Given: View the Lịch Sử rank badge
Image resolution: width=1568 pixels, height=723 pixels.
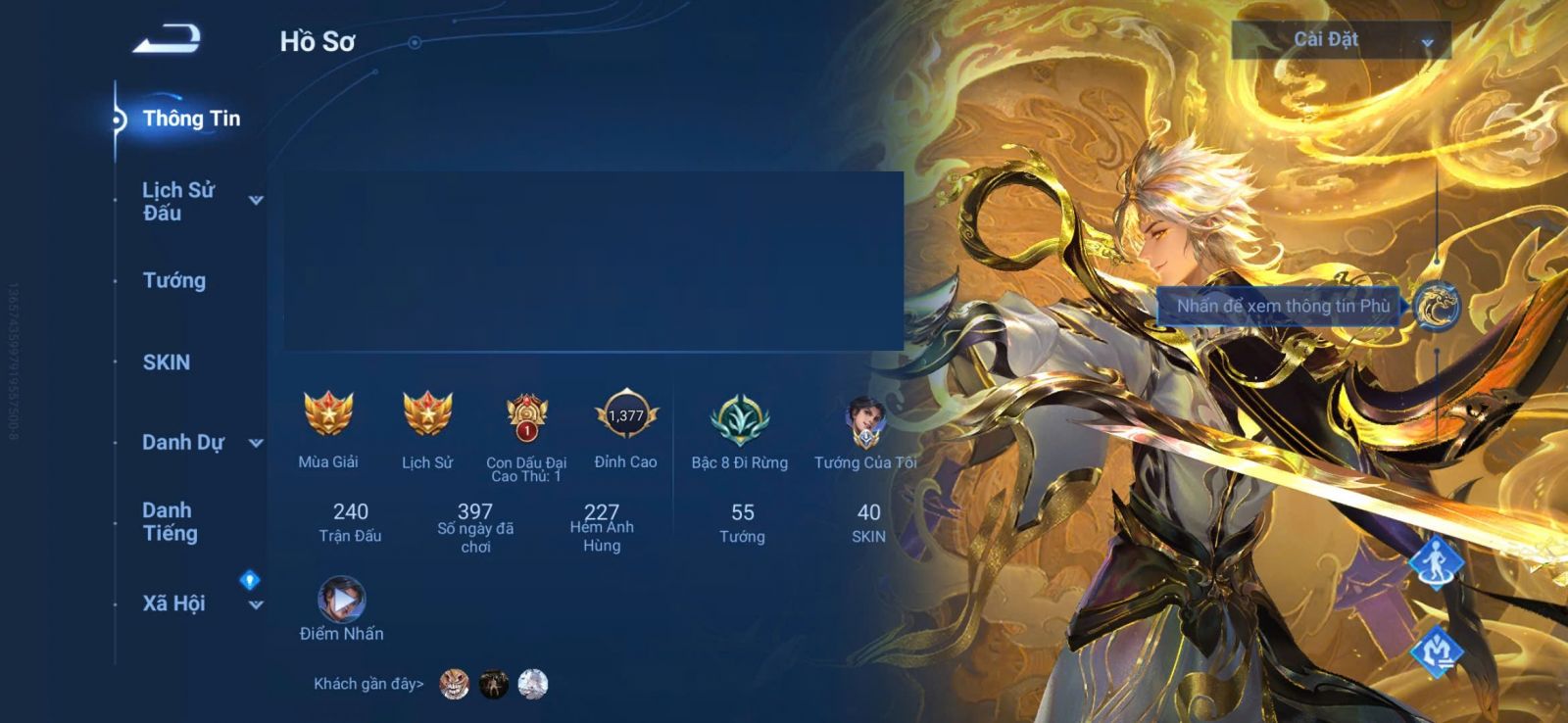Looking at the screenshot, I should (x=427, y=414).
